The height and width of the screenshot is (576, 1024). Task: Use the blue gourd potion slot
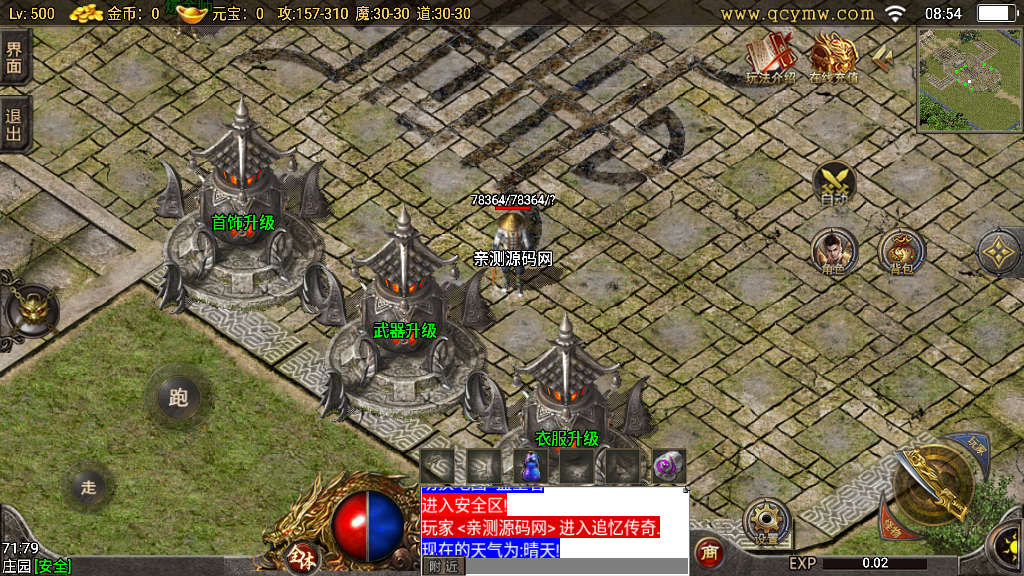[x=531, y=465]
